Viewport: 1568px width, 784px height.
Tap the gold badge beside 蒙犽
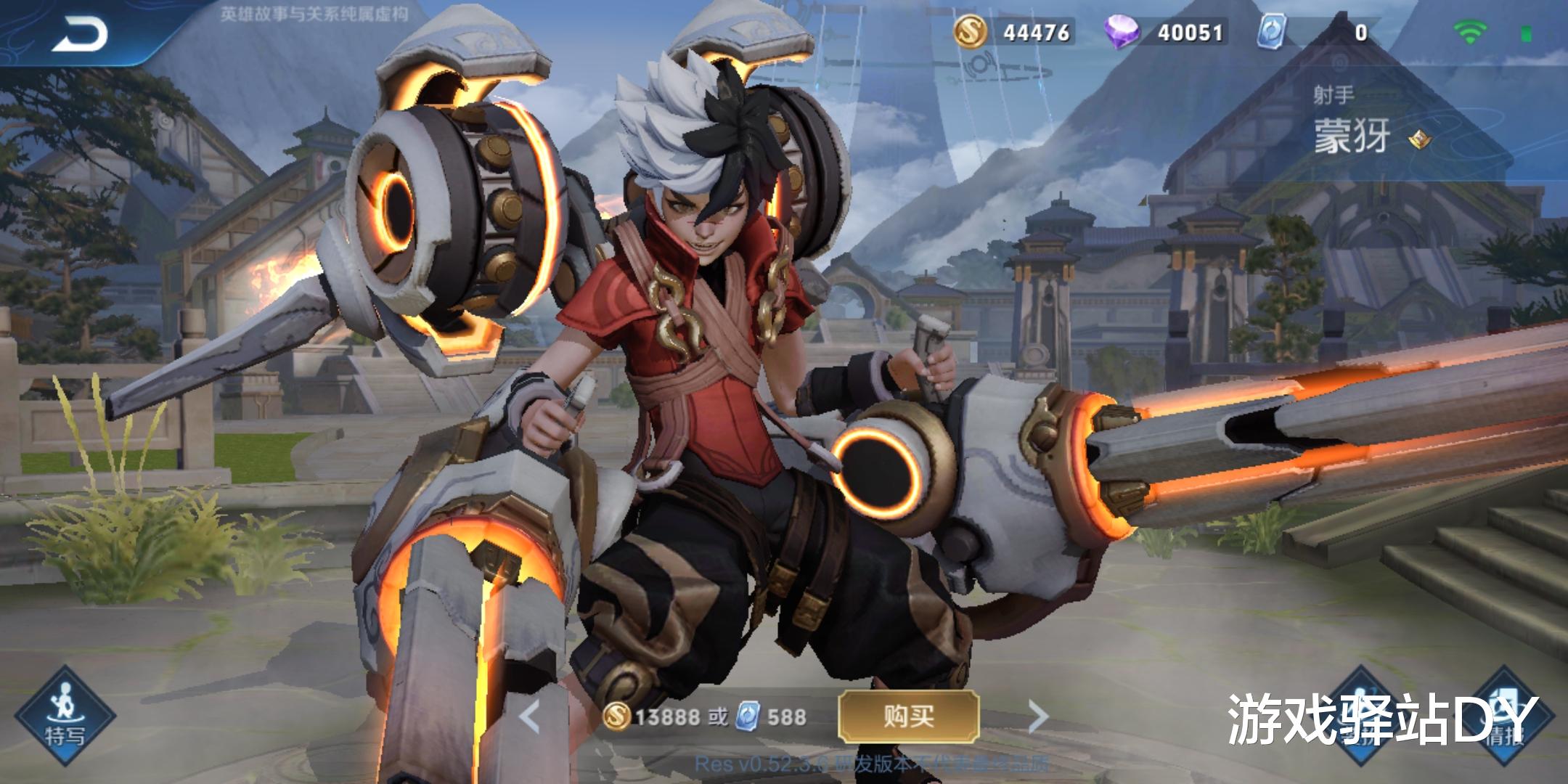pos(1418,139)
